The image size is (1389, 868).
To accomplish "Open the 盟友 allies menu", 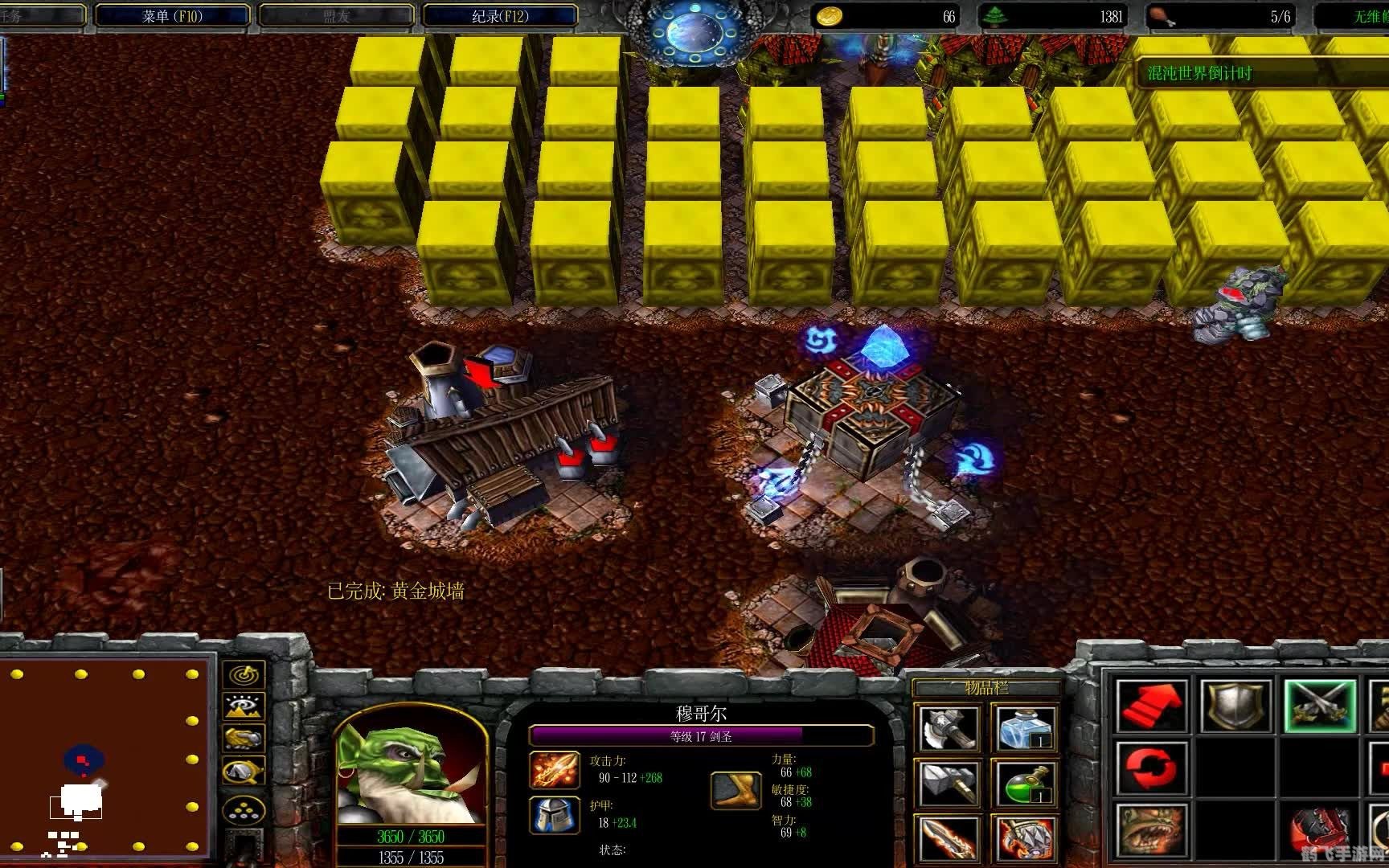I will point(336,15).
